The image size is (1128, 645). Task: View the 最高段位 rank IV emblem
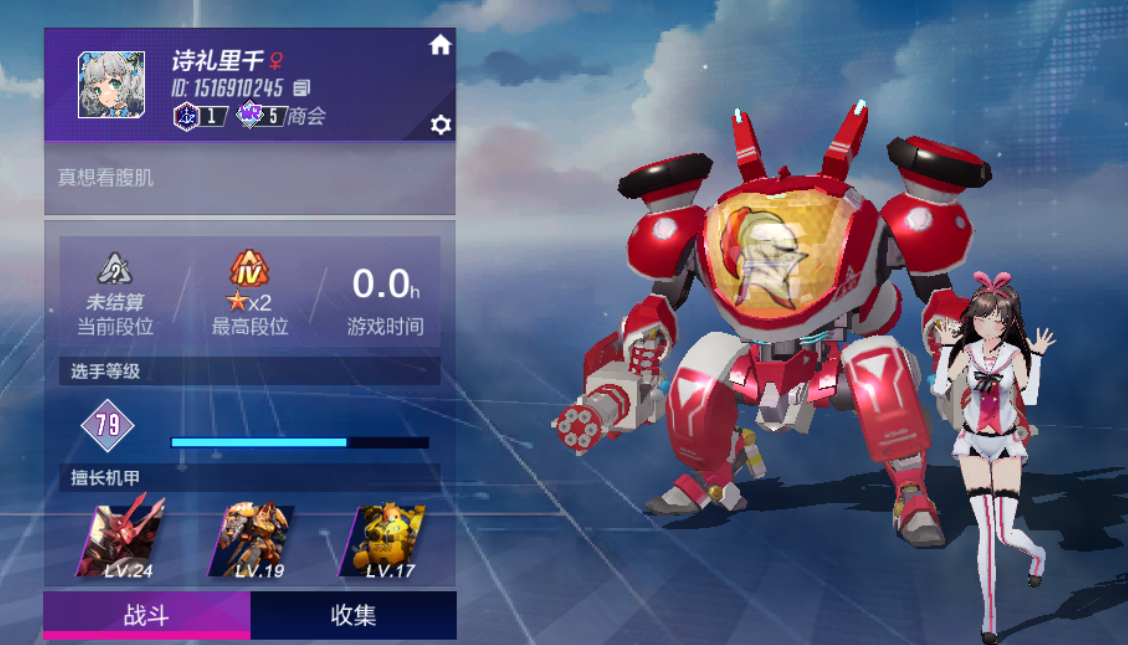point(249,268)
